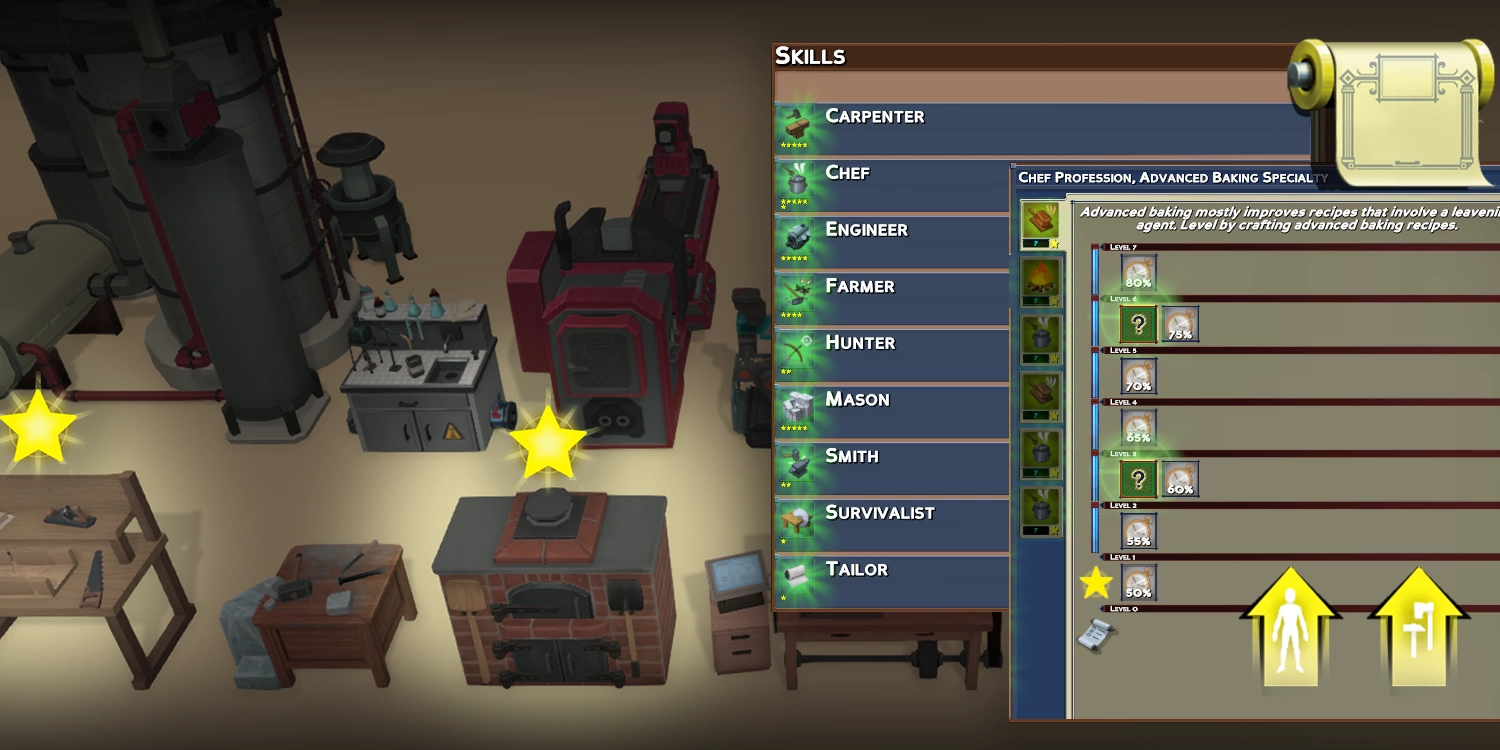
Task: Select the 75% talent icon
Action: [x=1180, y=324]
